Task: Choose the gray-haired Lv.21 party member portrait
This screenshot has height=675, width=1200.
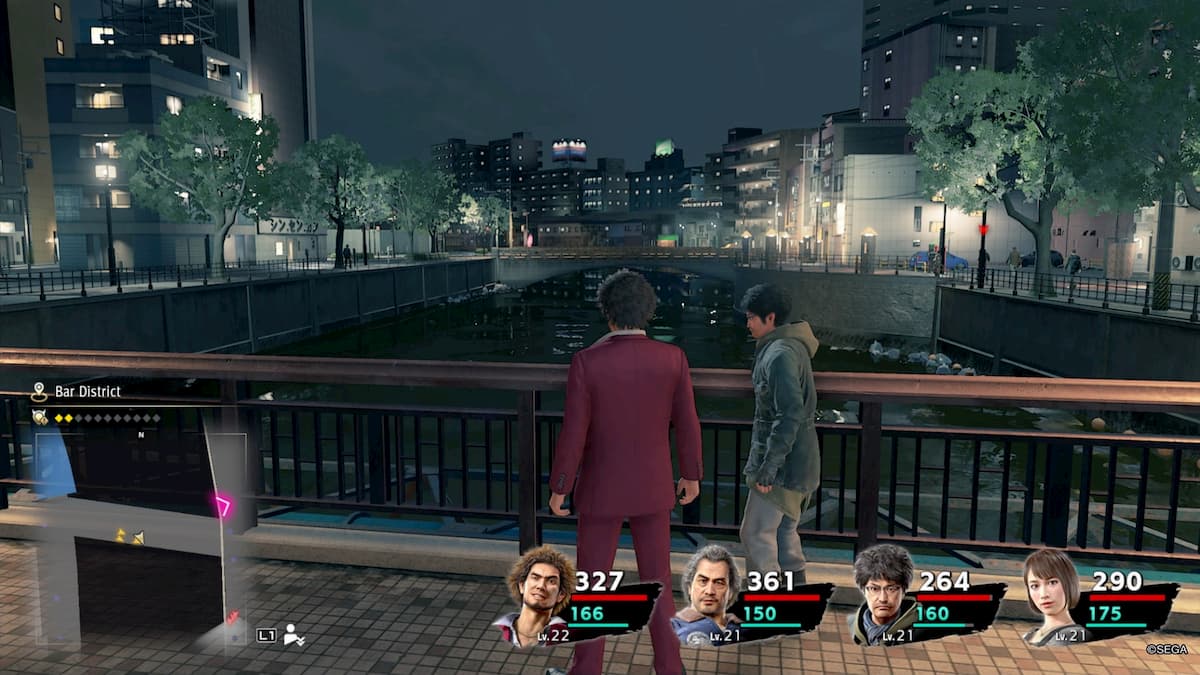Action: pos(709,597)
